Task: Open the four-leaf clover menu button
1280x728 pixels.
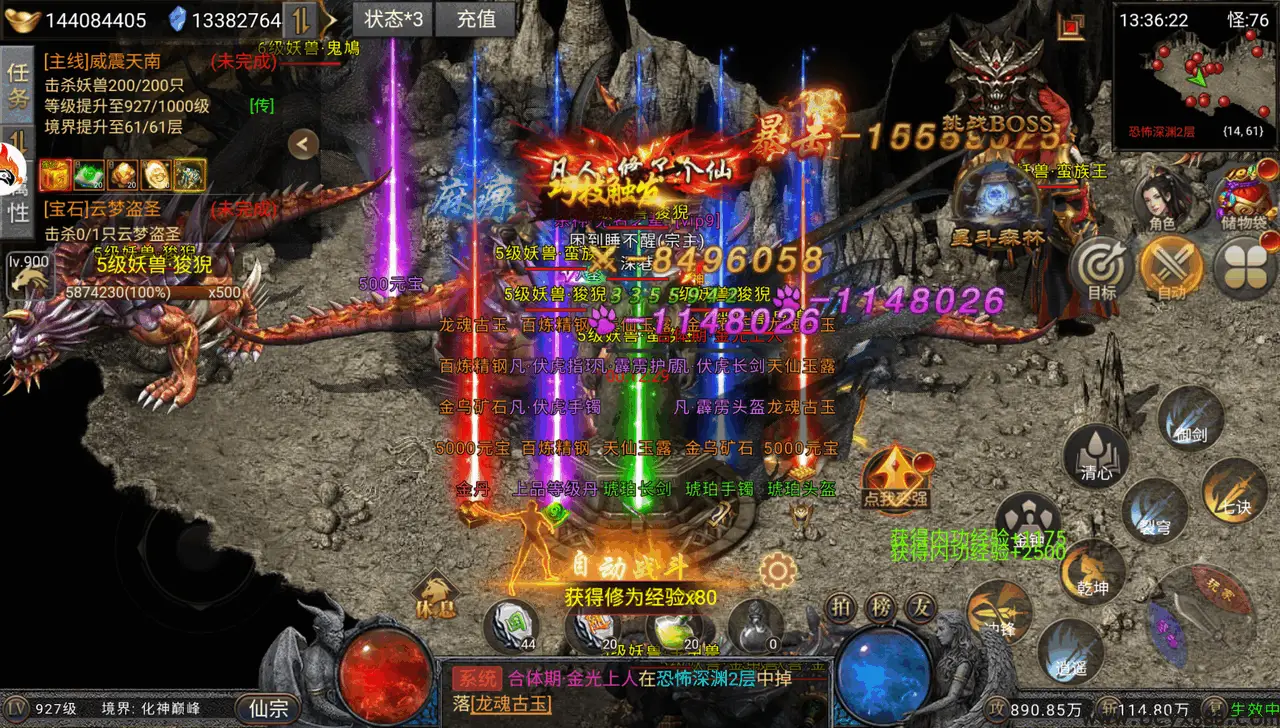Action: pyautogui.click(x=1245, y=268)
